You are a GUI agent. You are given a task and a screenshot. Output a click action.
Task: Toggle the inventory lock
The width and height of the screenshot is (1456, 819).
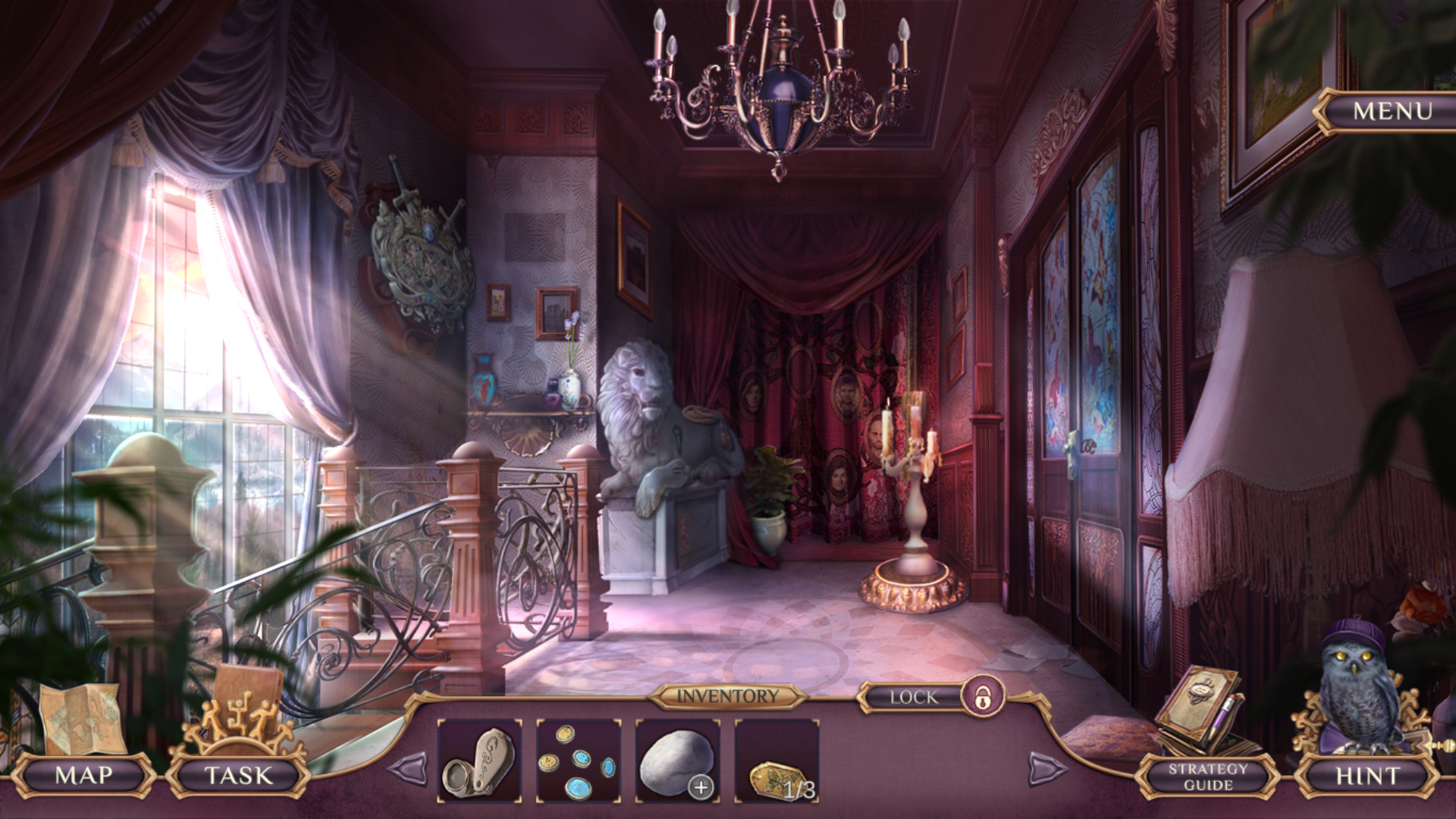(x=983, y=696)
